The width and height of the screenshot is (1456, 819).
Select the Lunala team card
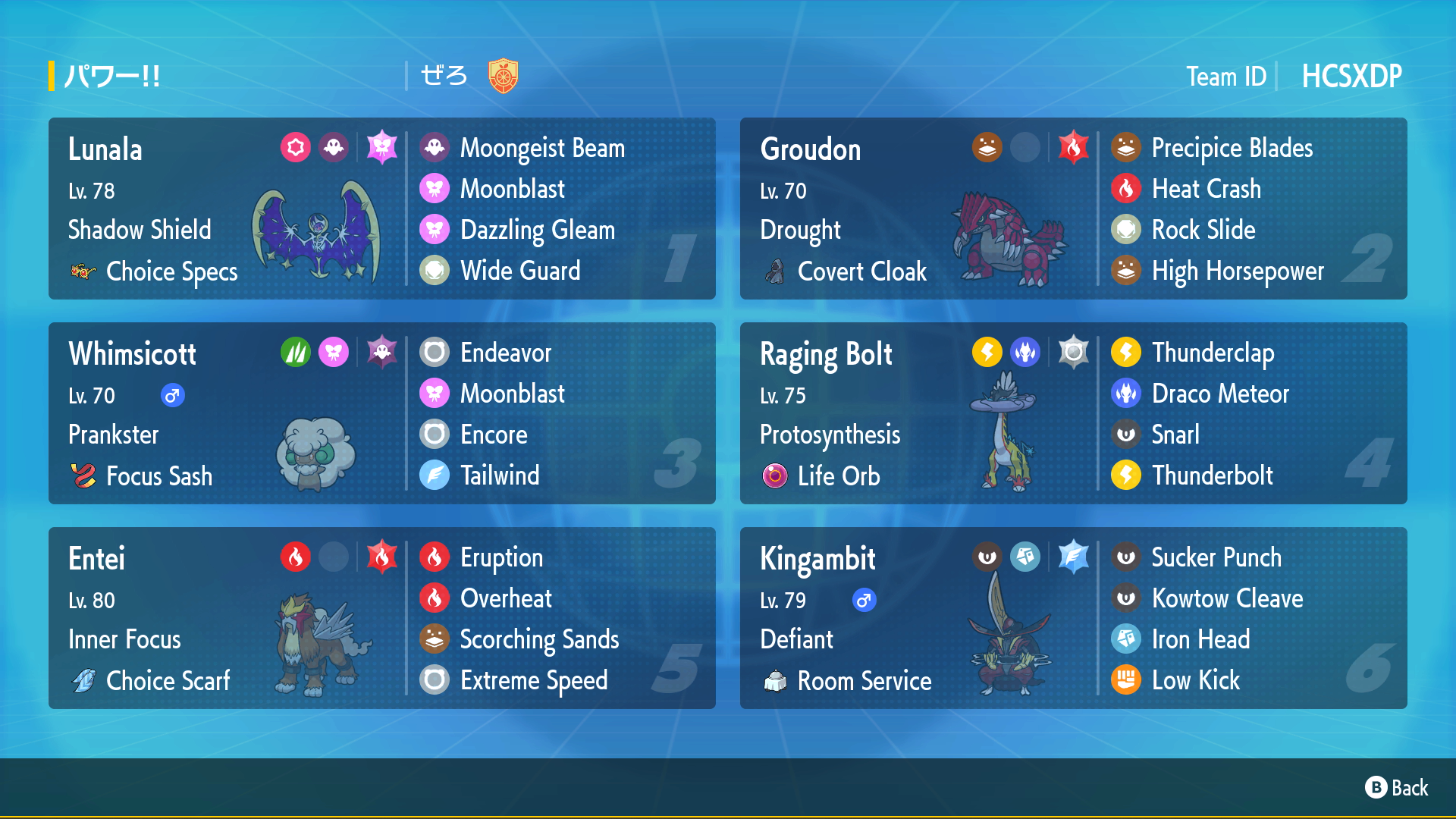click(x=381, y=209)
